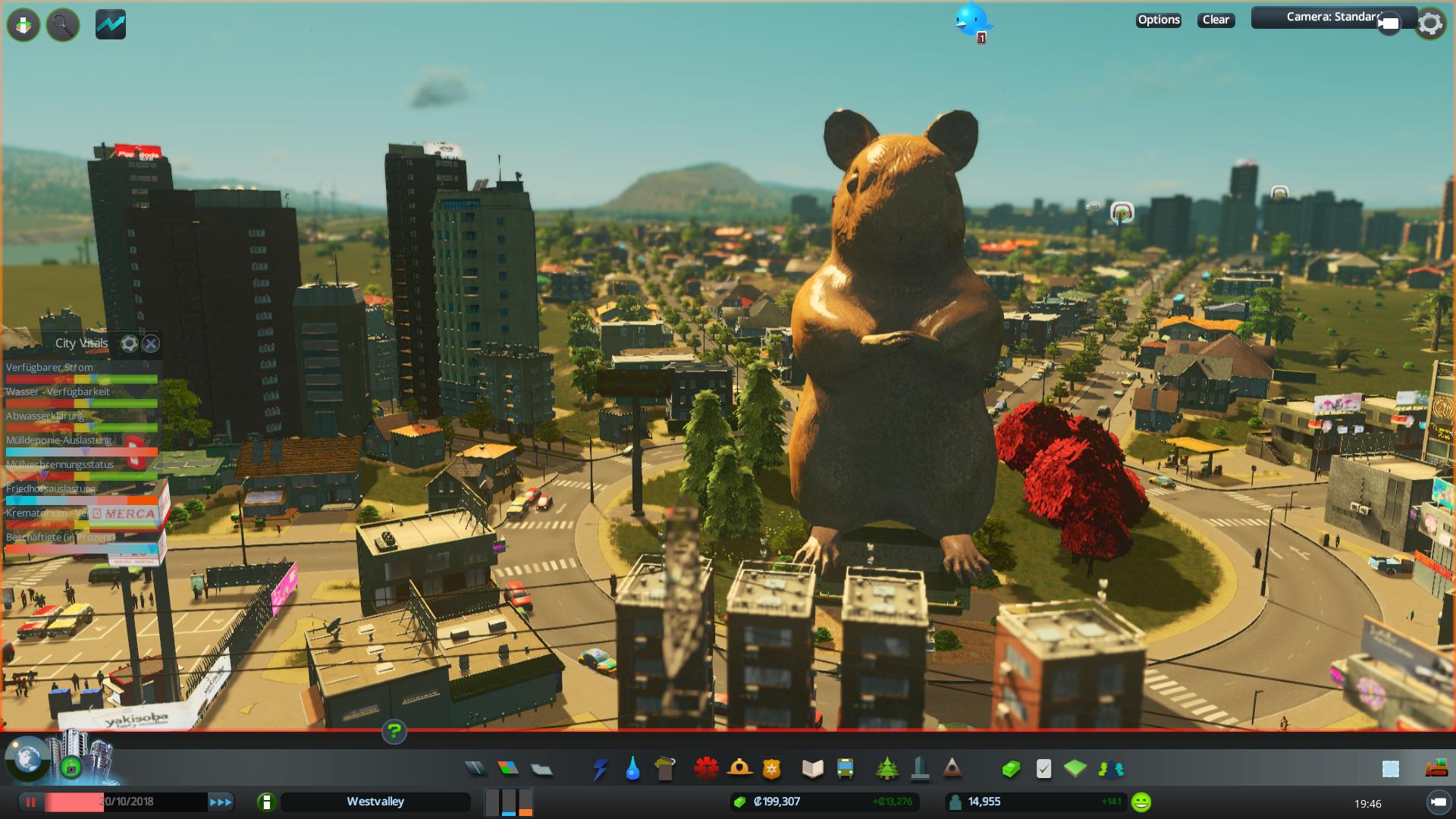This screenshot has height=819, width=1456.
Task: Click the magnifying glass search icon
Action: [63, 25]
